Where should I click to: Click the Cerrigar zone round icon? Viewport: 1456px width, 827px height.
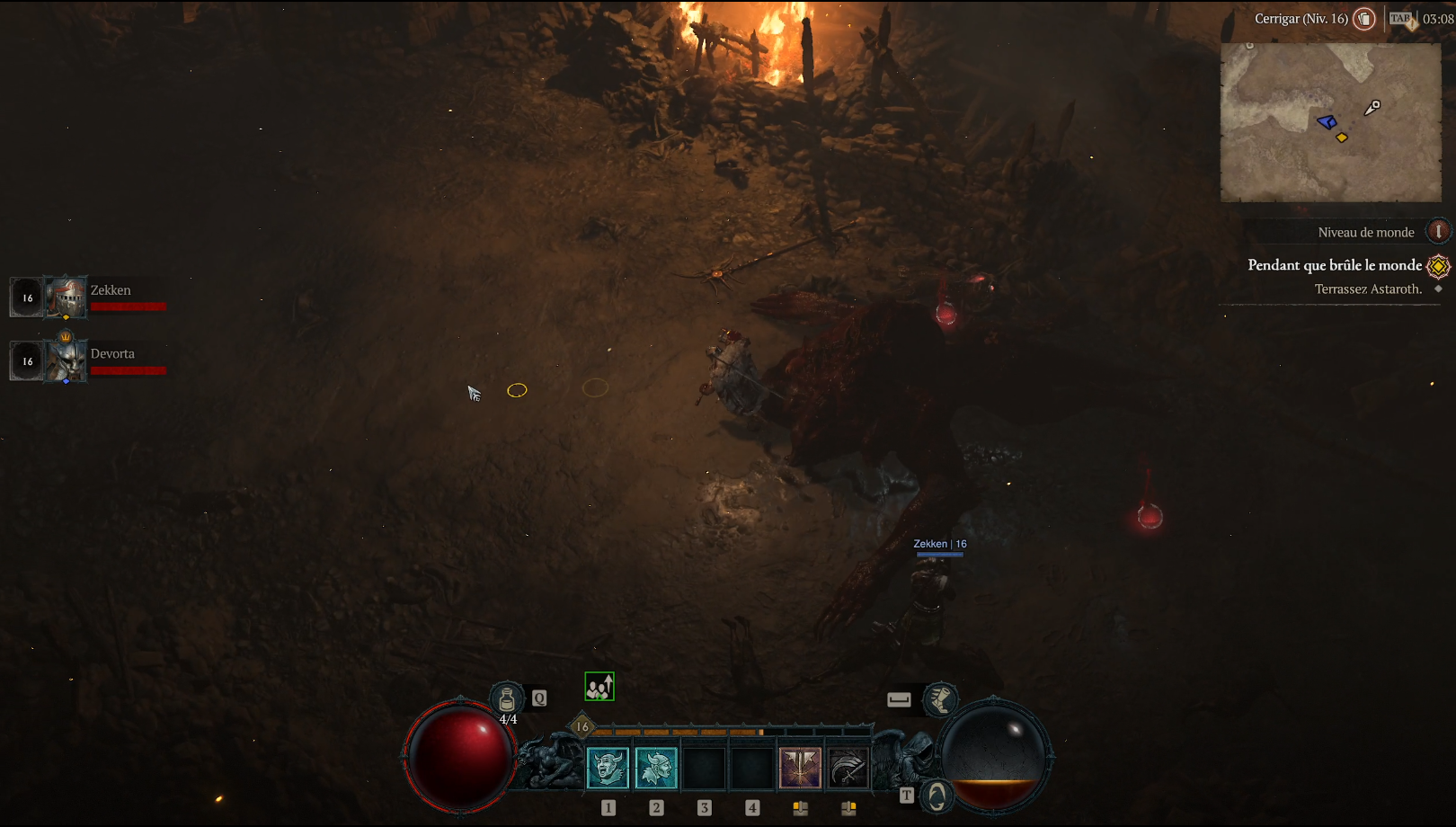click(x=1364, y=19)
